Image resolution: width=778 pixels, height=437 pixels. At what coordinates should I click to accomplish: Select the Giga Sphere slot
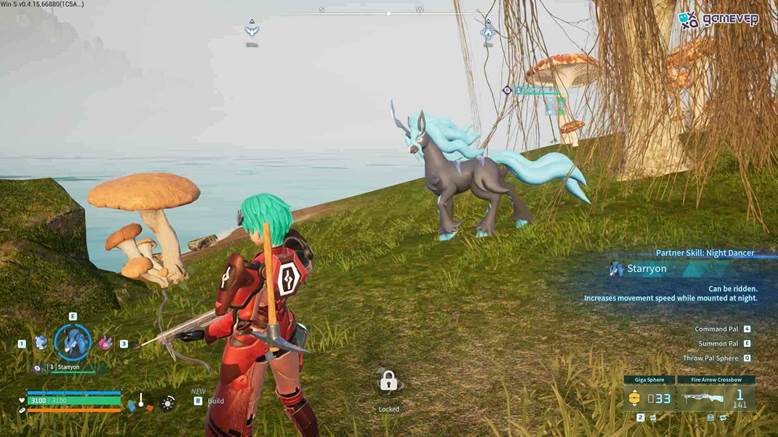647,398
